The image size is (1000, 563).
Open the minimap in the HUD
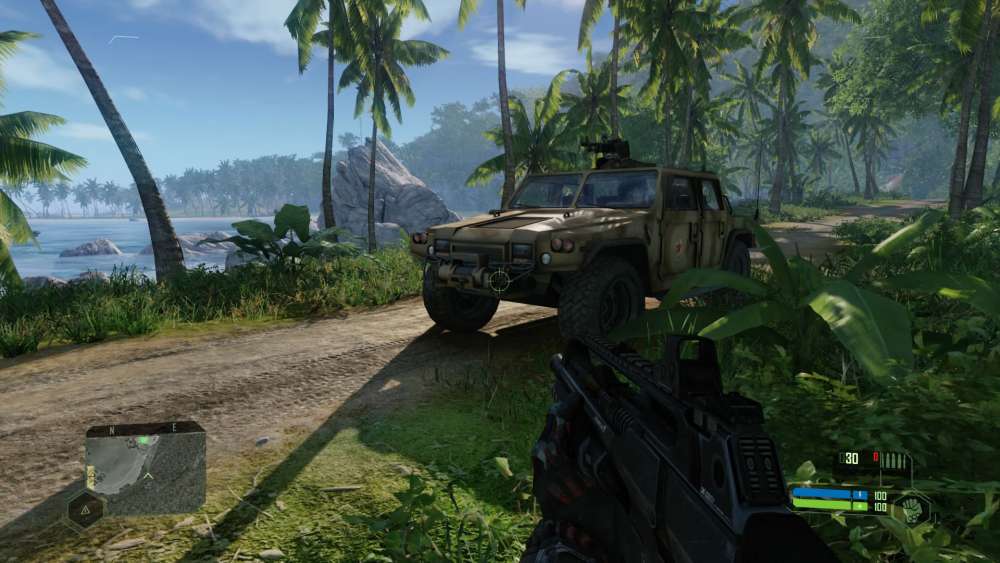click(145, 468)
